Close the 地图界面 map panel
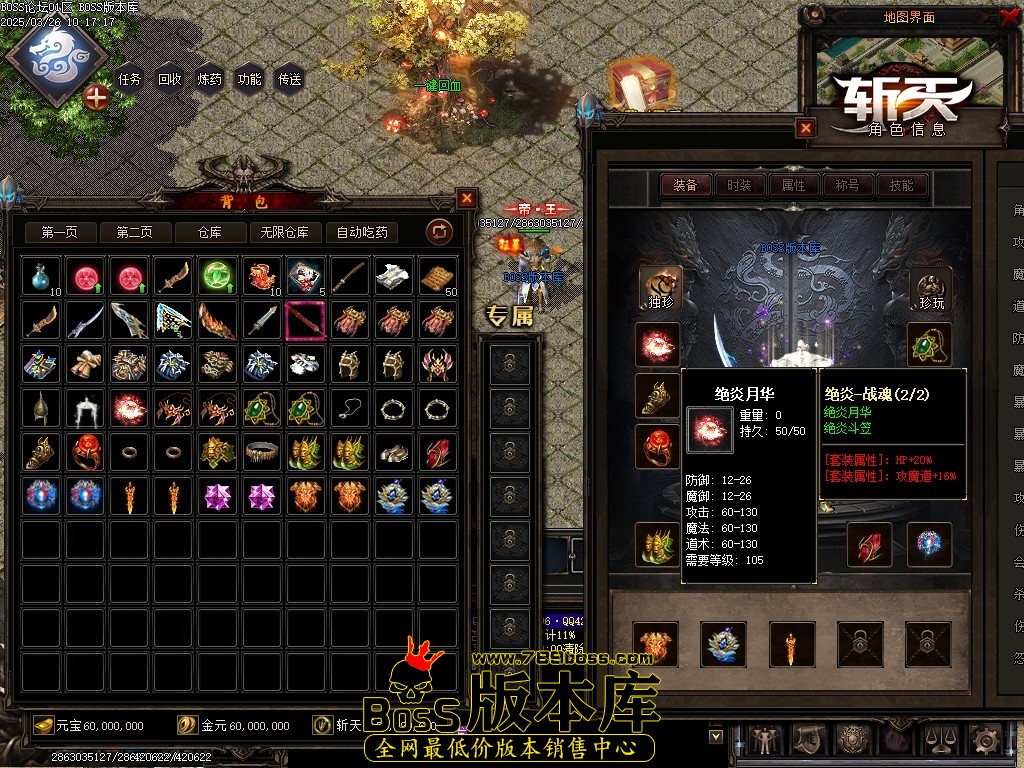Viewport: 1024px width, 768px height. 1008,17
